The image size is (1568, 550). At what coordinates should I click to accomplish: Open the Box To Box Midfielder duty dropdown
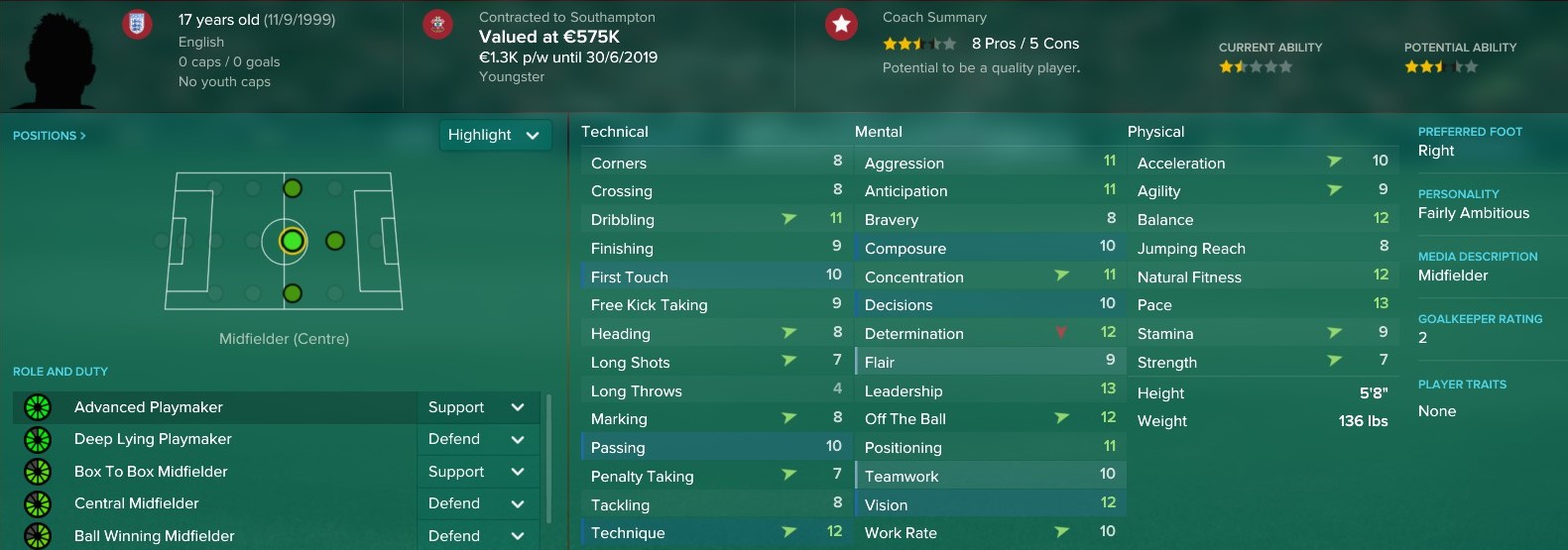coord(477,472)
